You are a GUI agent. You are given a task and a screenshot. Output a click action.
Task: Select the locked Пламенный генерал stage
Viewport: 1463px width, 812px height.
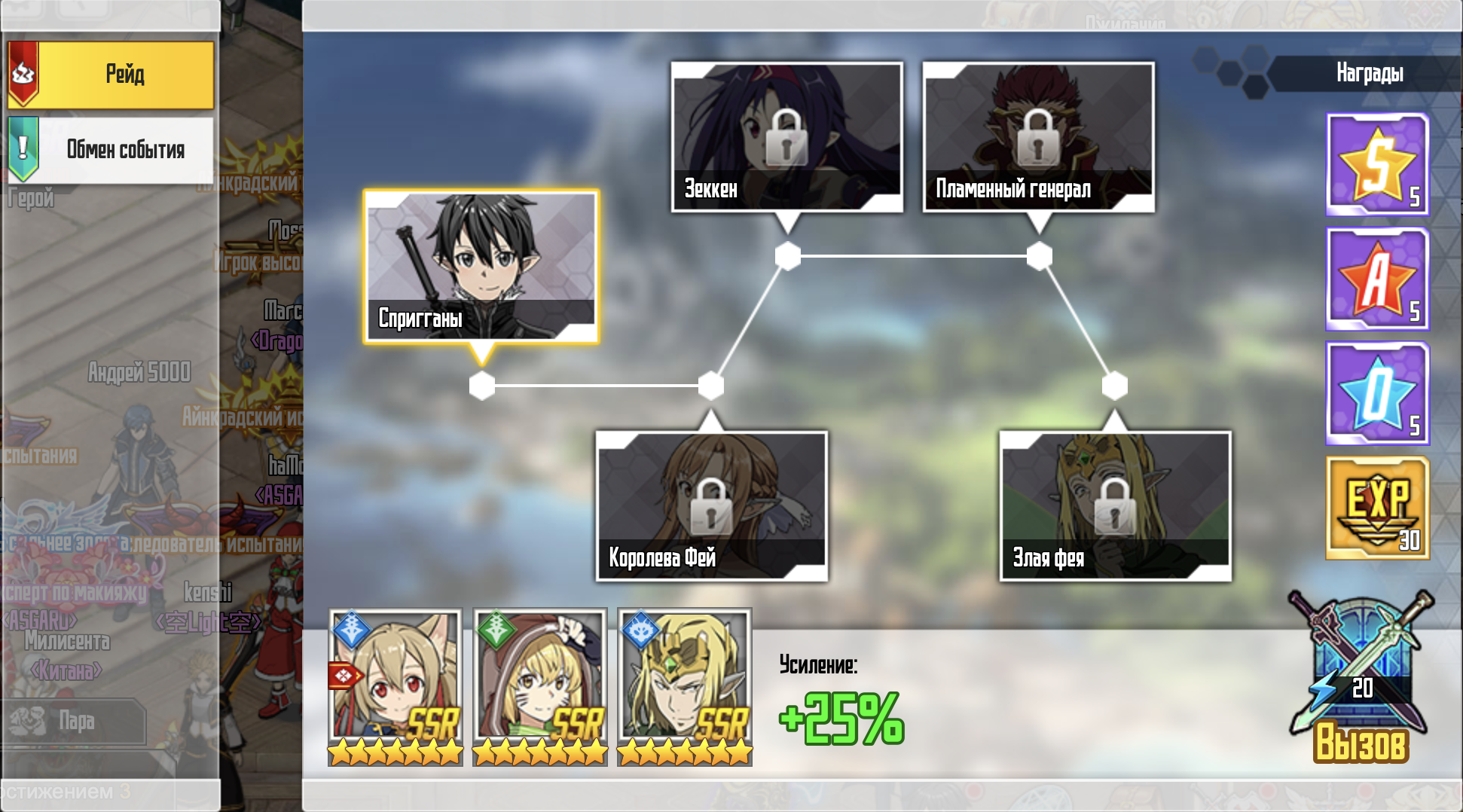tap(1038, 136)
